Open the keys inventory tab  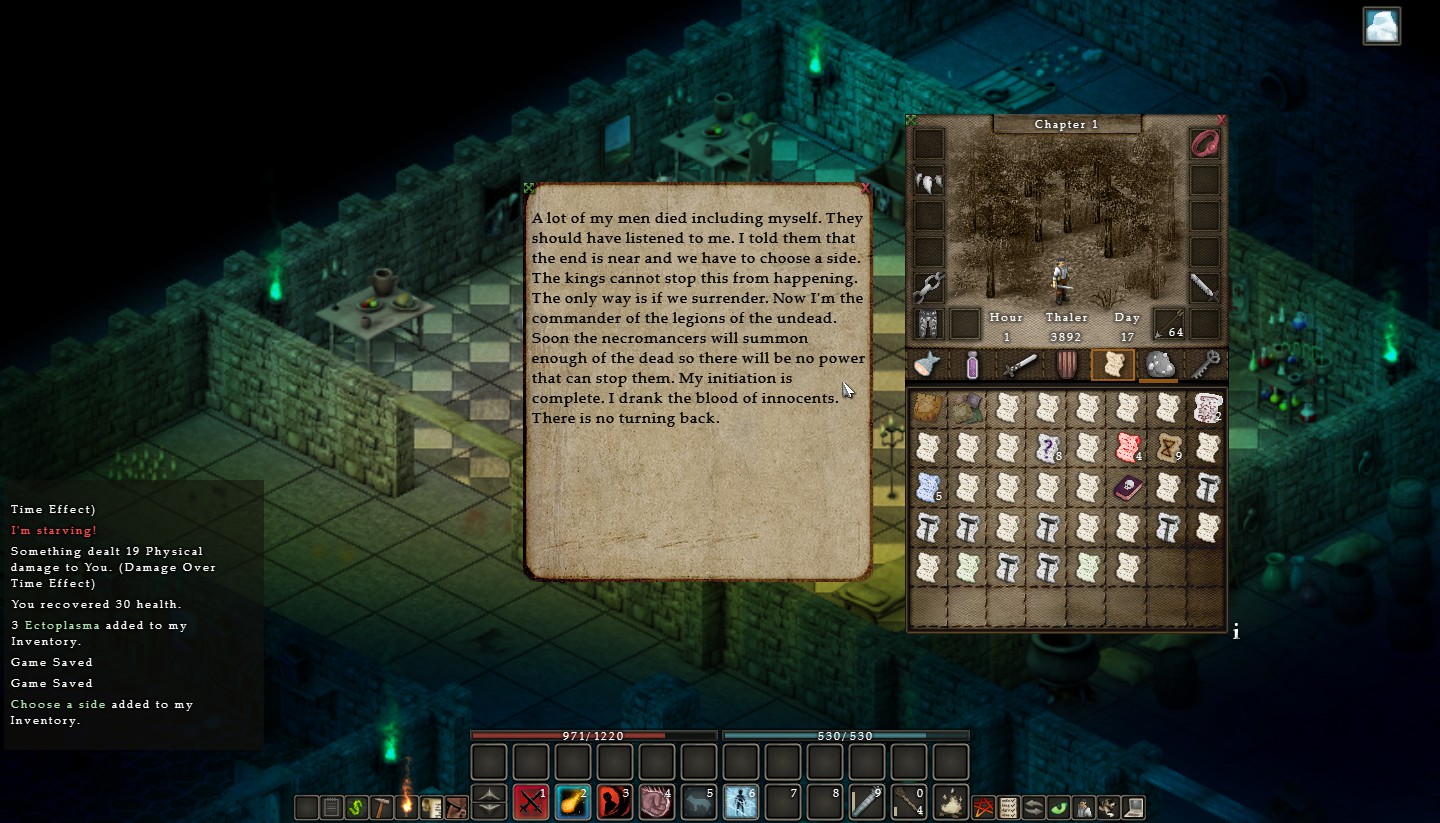click(1205, 366)
